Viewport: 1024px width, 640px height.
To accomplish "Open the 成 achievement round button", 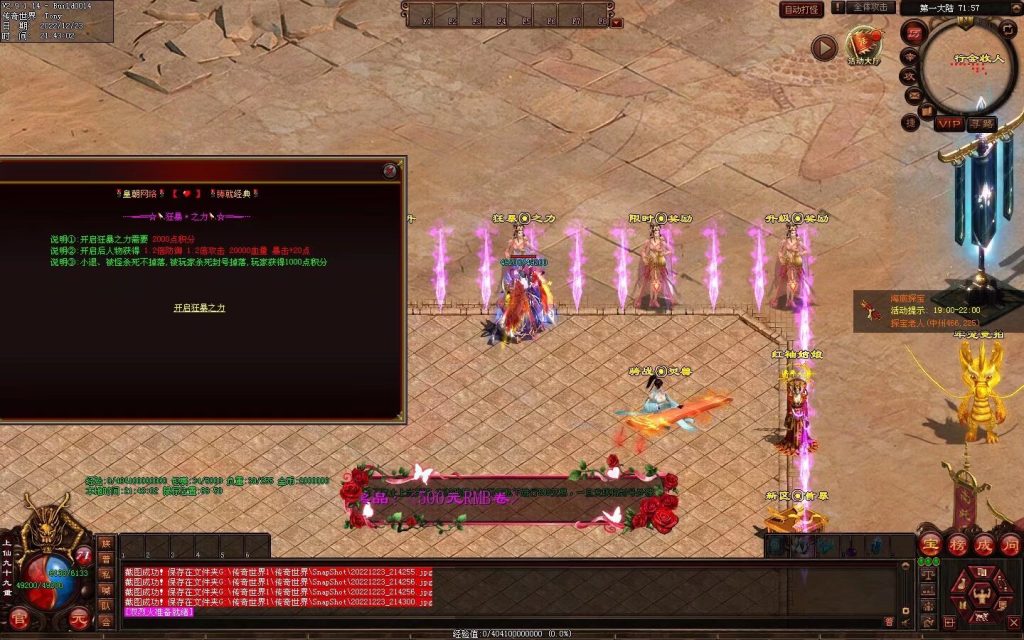I will pos(983,544).
